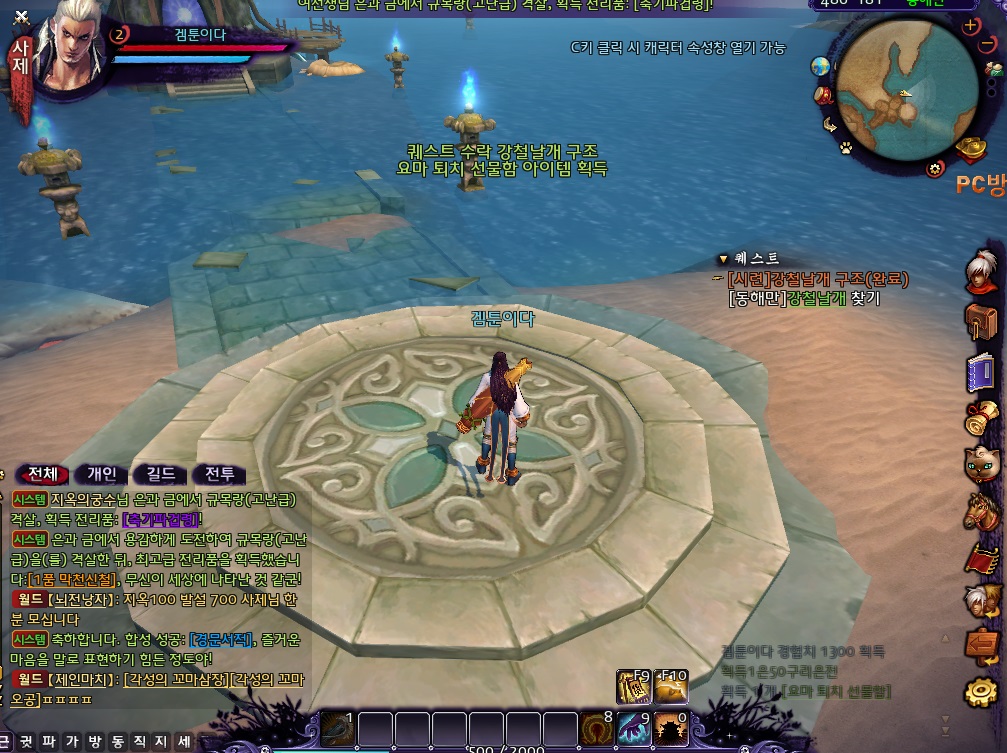This screenshot has height=753, width=1007.
Task: Open the world map globe icon
Action: [821, 66]
